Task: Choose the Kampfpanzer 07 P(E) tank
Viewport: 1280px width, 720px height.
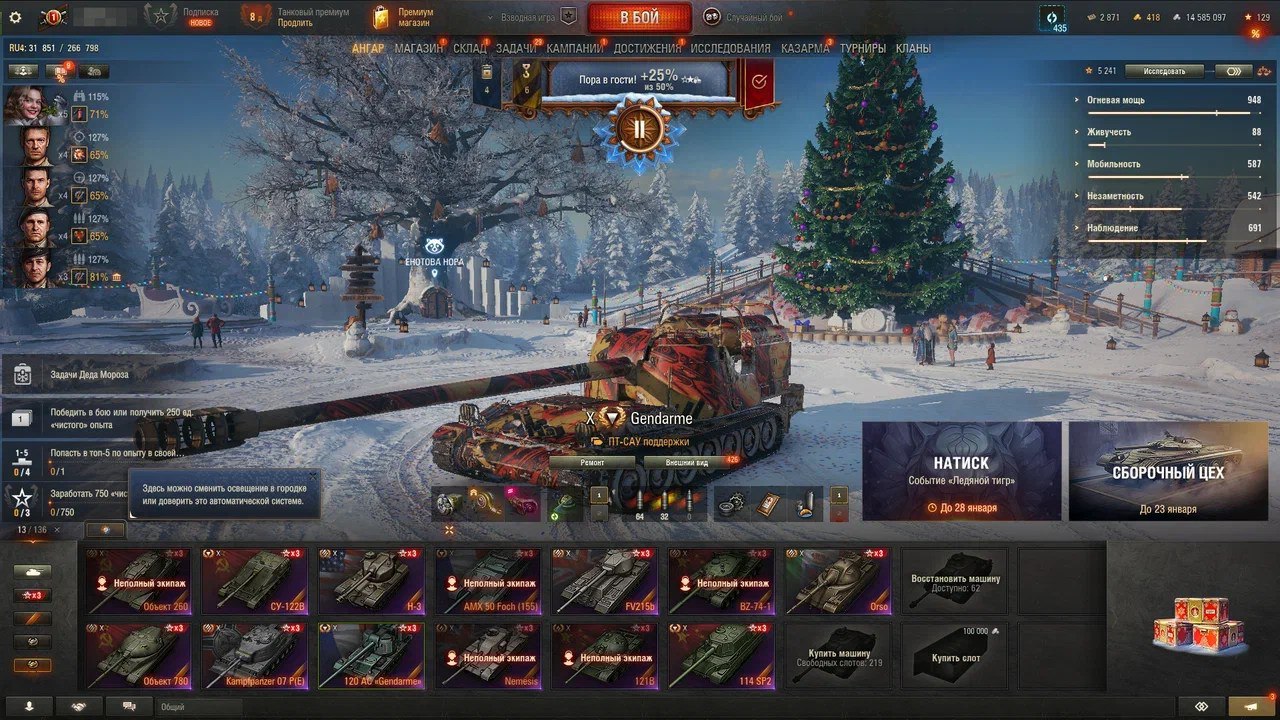Action: 256,657
